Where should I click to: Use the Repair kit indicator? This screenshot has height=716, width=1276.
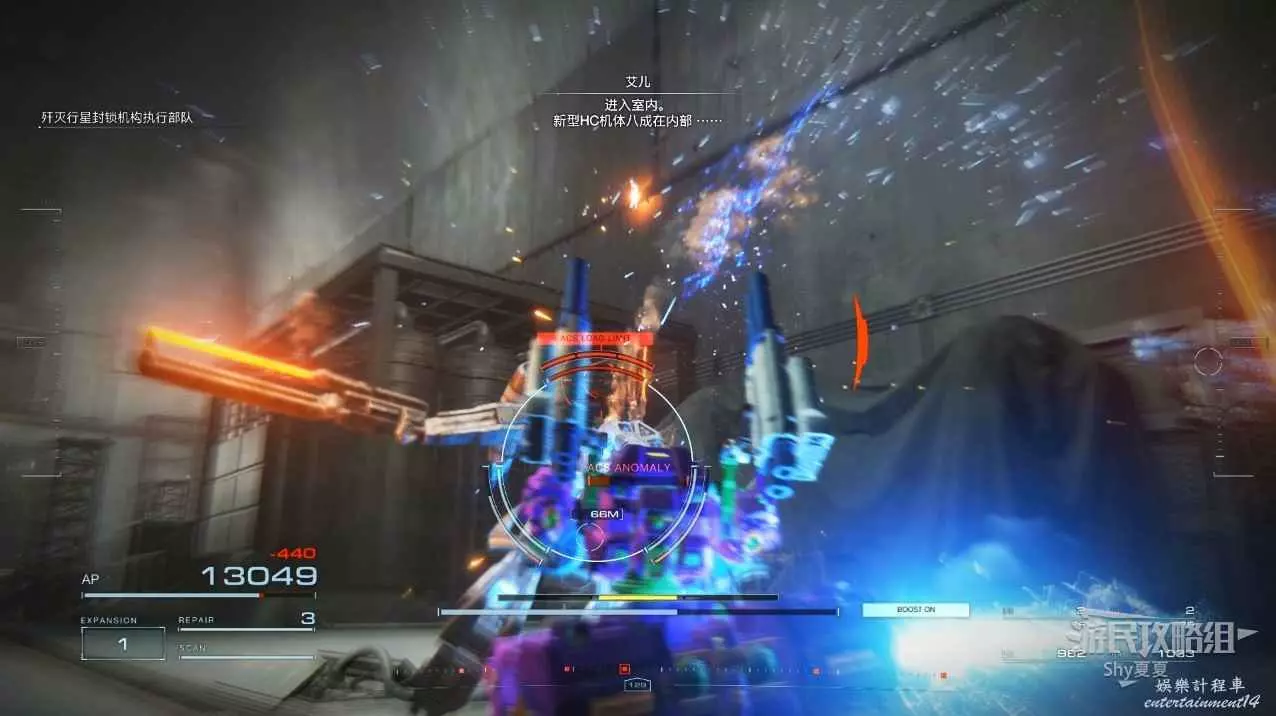pos(246,621)
